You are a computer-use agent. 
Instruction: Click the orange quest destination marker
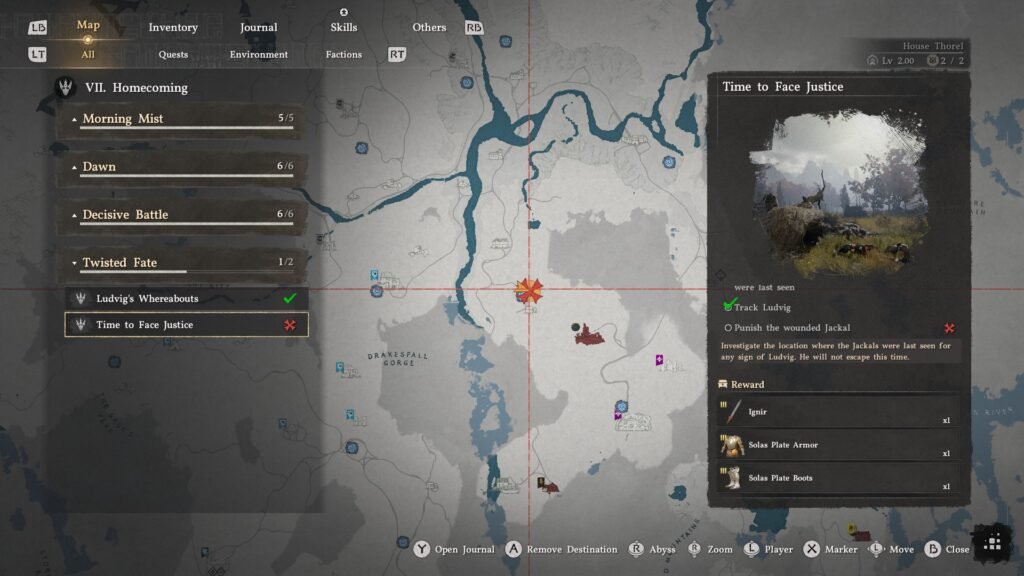tap(529, 291)
